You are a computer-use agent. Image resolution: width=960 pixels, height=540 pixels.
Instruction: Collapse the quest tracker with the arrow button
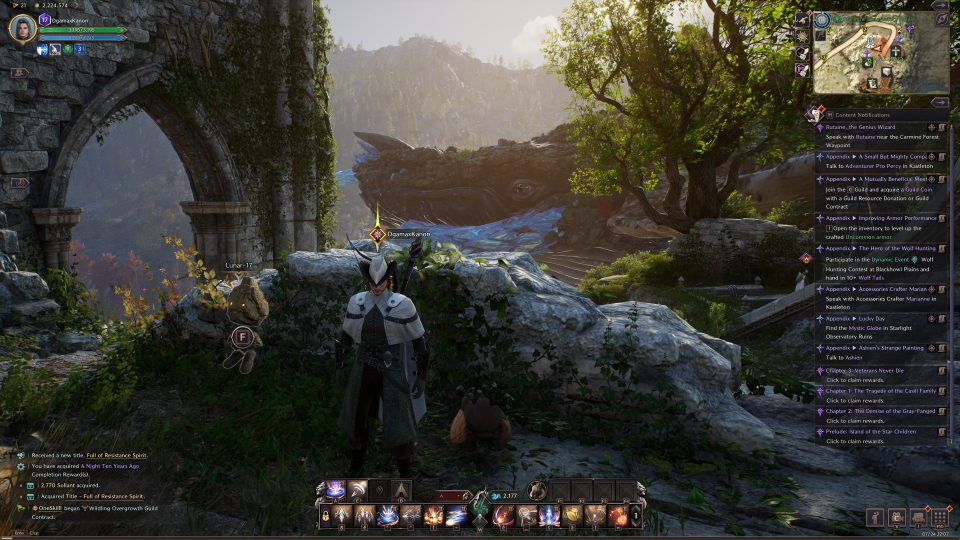939,102
